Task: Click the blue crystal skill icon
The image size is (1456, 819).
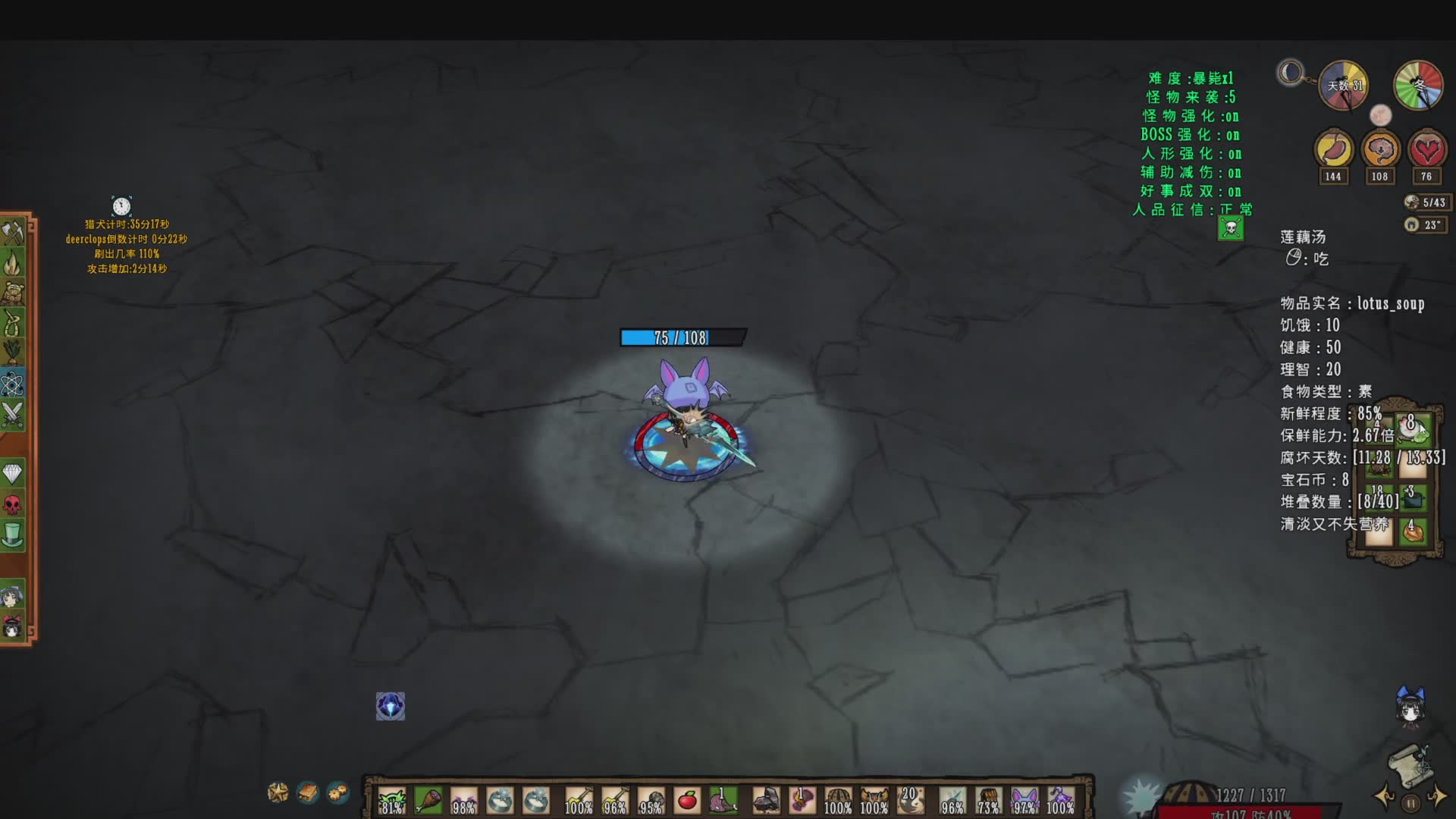Action: (x=391, y=706)
